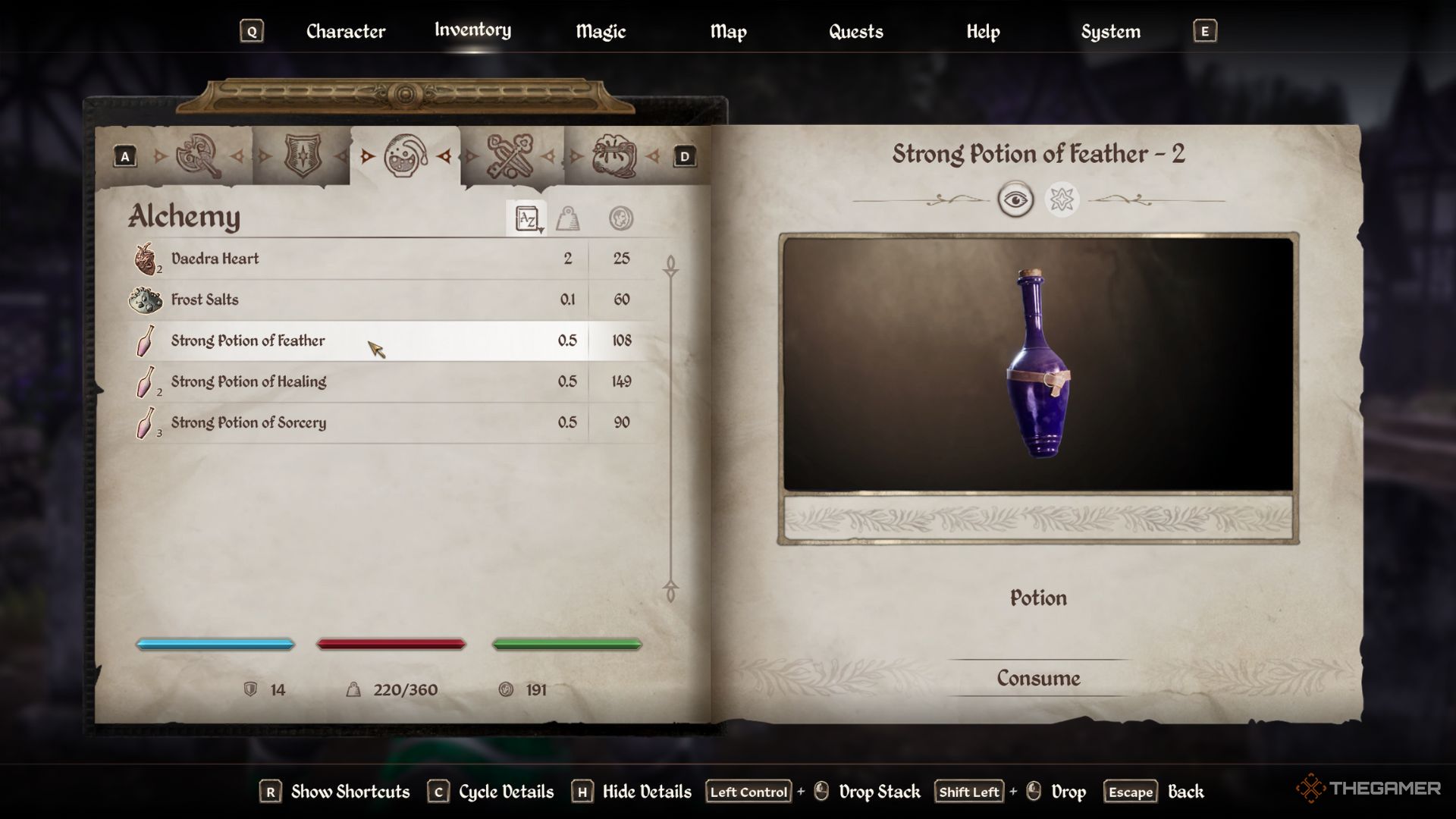Select the alchemy potion category tab
Image resolution: width=1456 pixels, height=819 pixels.
coord(406,156)
